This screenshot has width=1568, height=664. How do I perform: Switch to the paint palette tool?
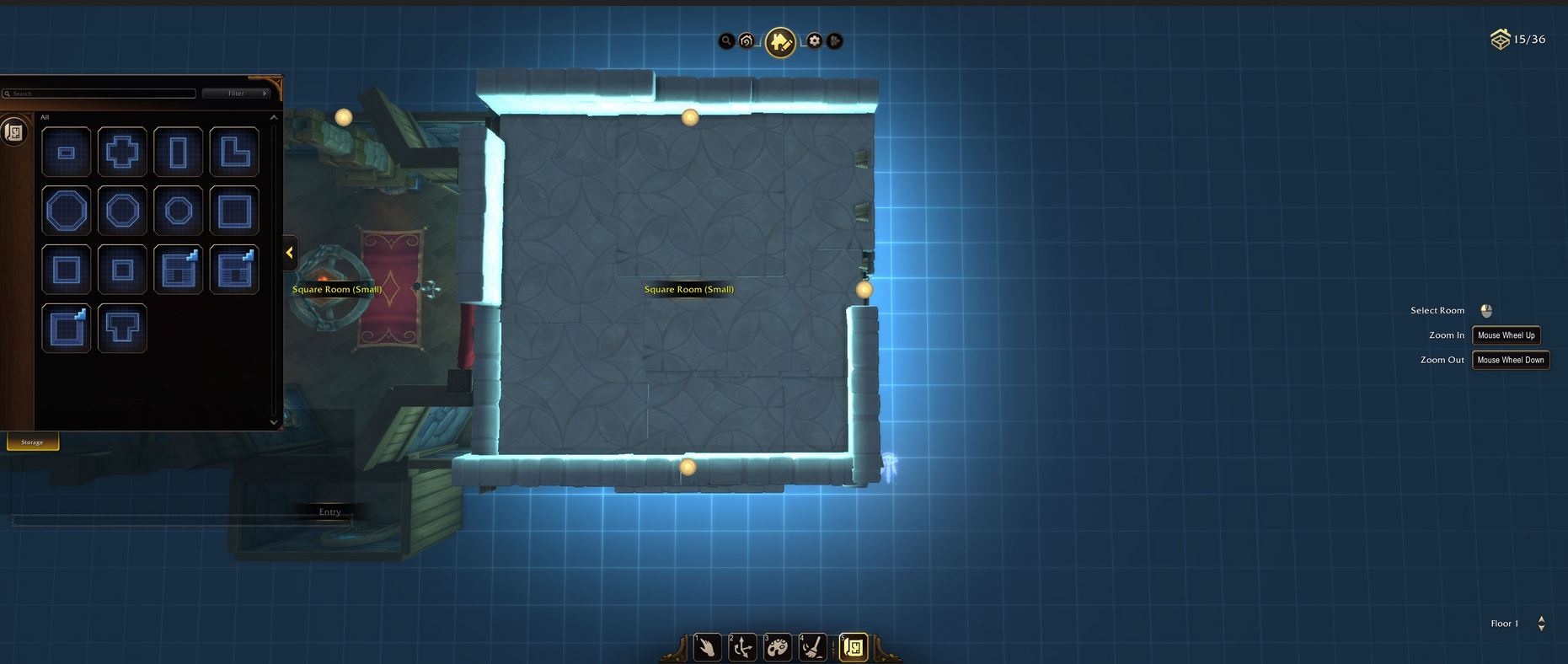tap(777, 647)
